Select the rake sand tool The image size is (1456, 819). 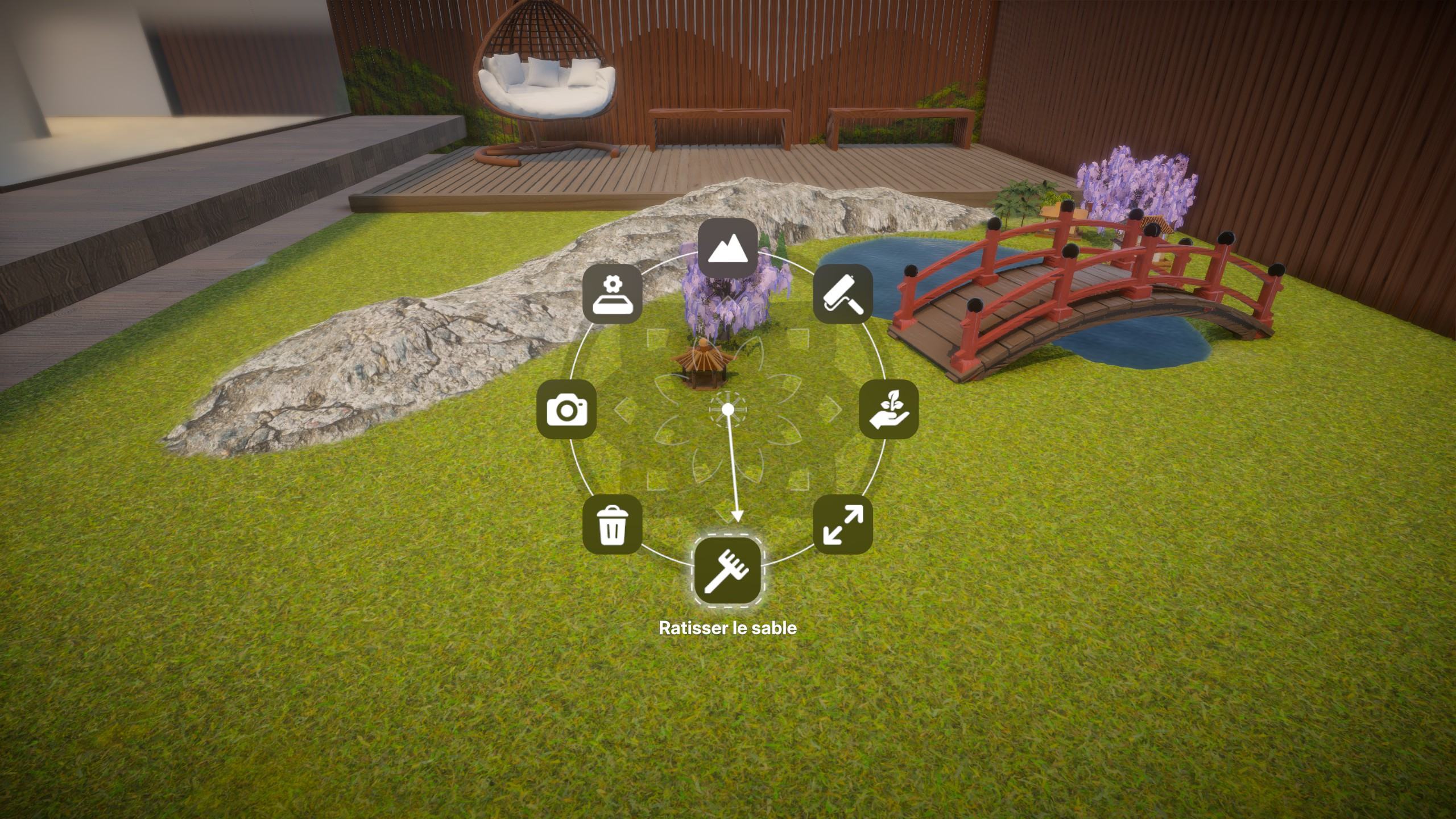(x=727, y=571)
